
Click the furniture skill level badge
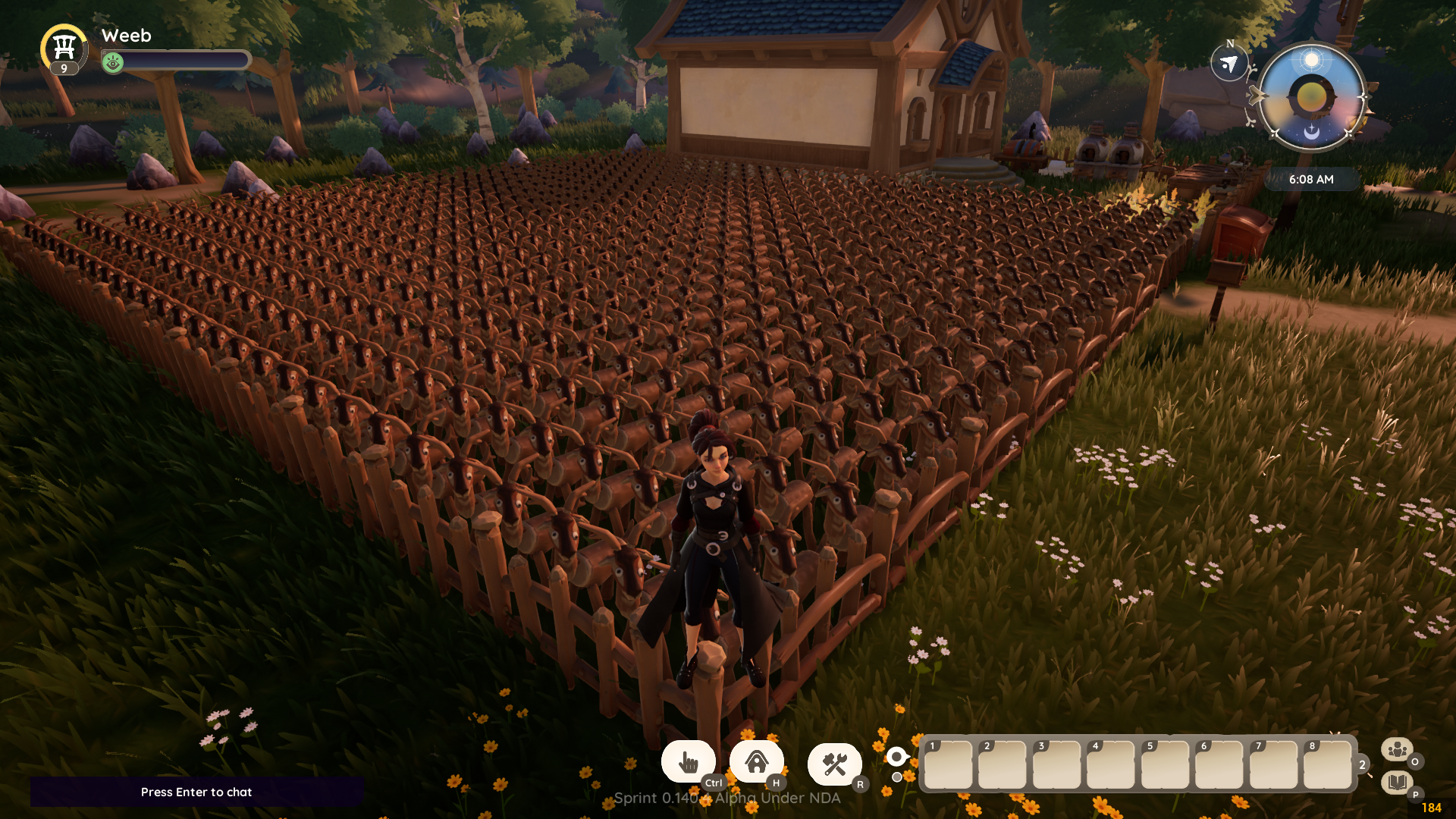[64, 50]
